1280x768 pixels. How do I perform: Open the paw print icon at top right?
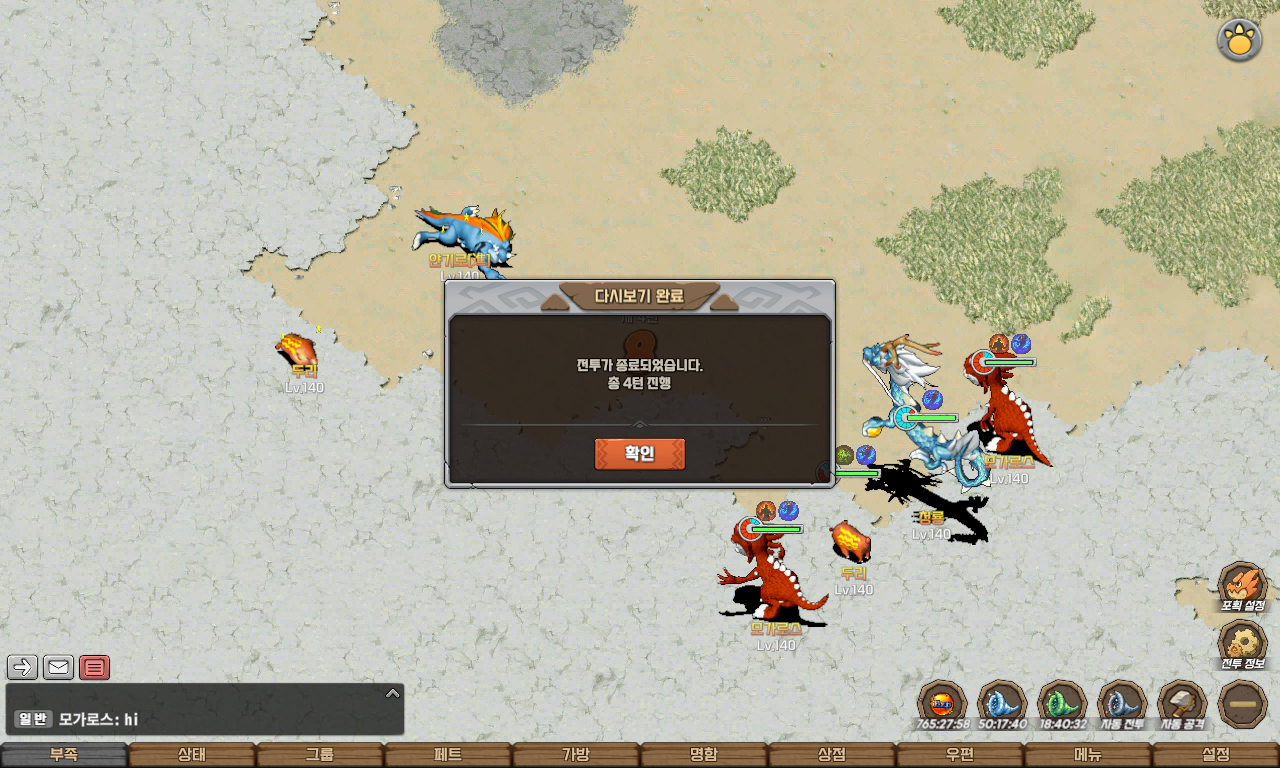1239,41
